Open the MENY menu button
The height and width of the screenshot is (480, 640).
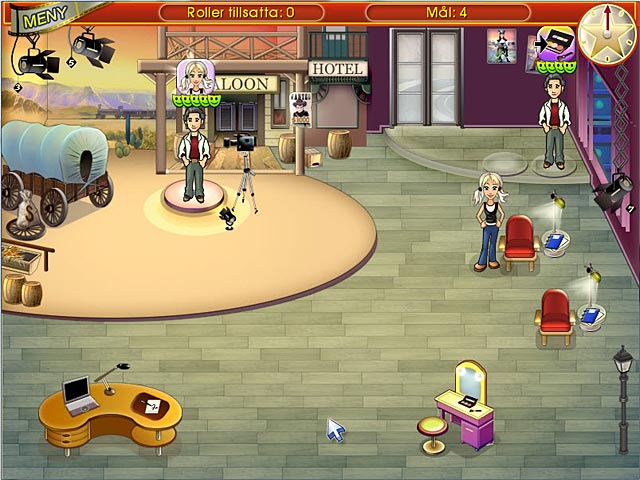point(42,17)
